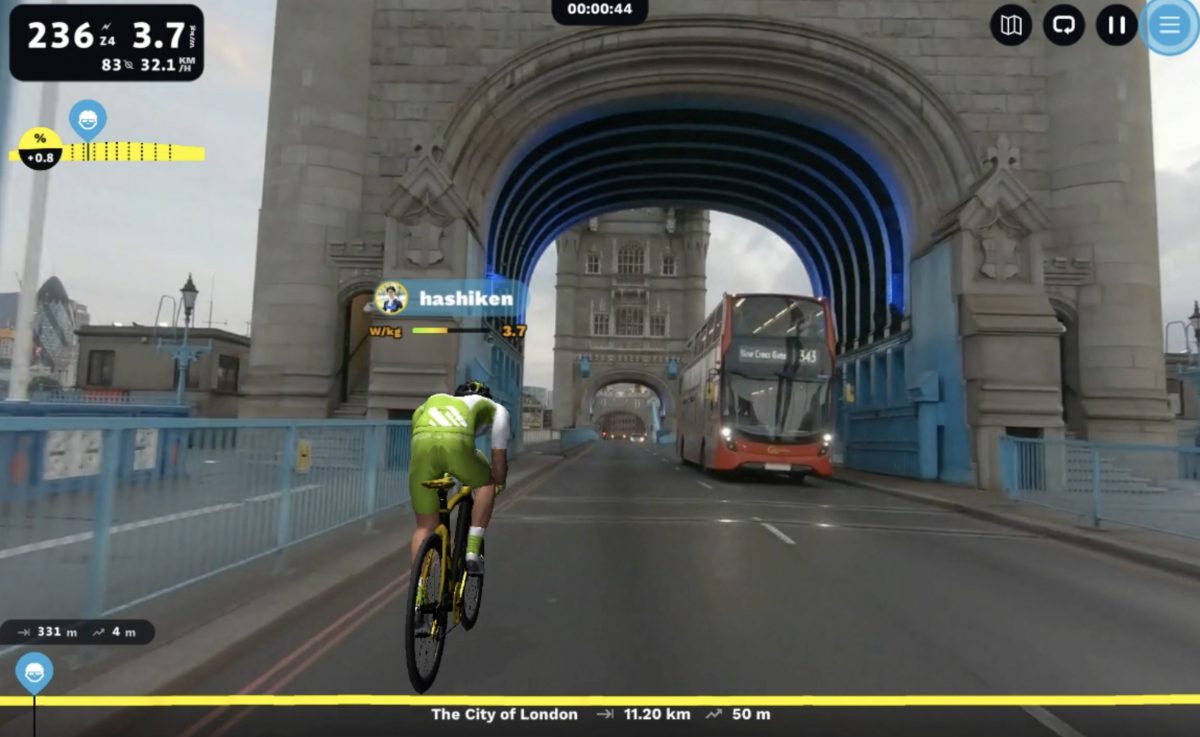The width and height of the screenshot is (1200, 737).
Task: Click the rider avatar marker on elevation profile
Action: tap(87, 119)
